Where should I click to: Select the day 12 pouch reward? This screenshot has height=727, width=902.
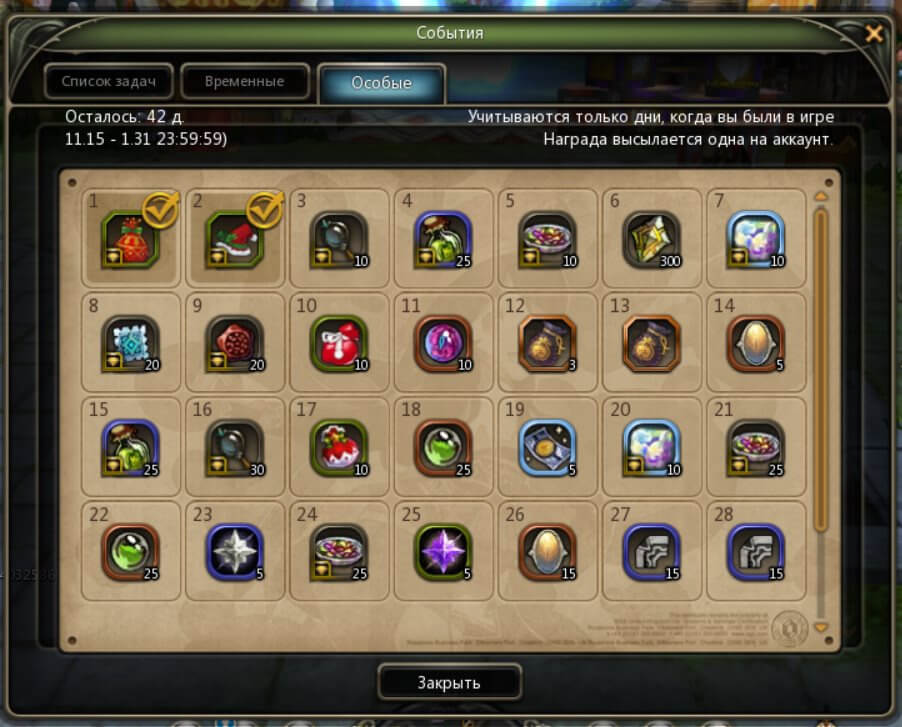(x=547, y=343)
